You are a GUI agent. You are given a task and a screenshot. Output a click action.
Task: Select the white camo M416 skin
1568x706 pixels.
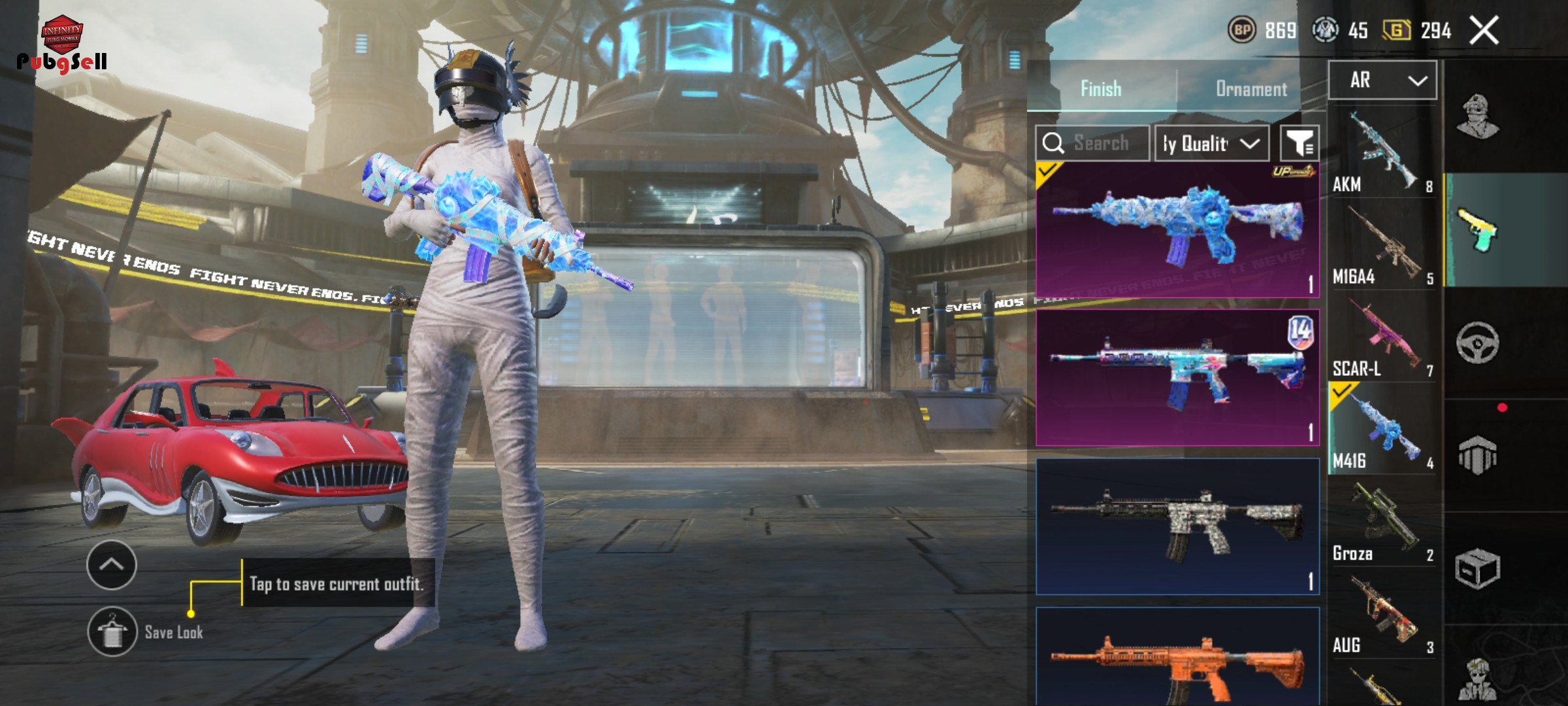point(1177,526)
